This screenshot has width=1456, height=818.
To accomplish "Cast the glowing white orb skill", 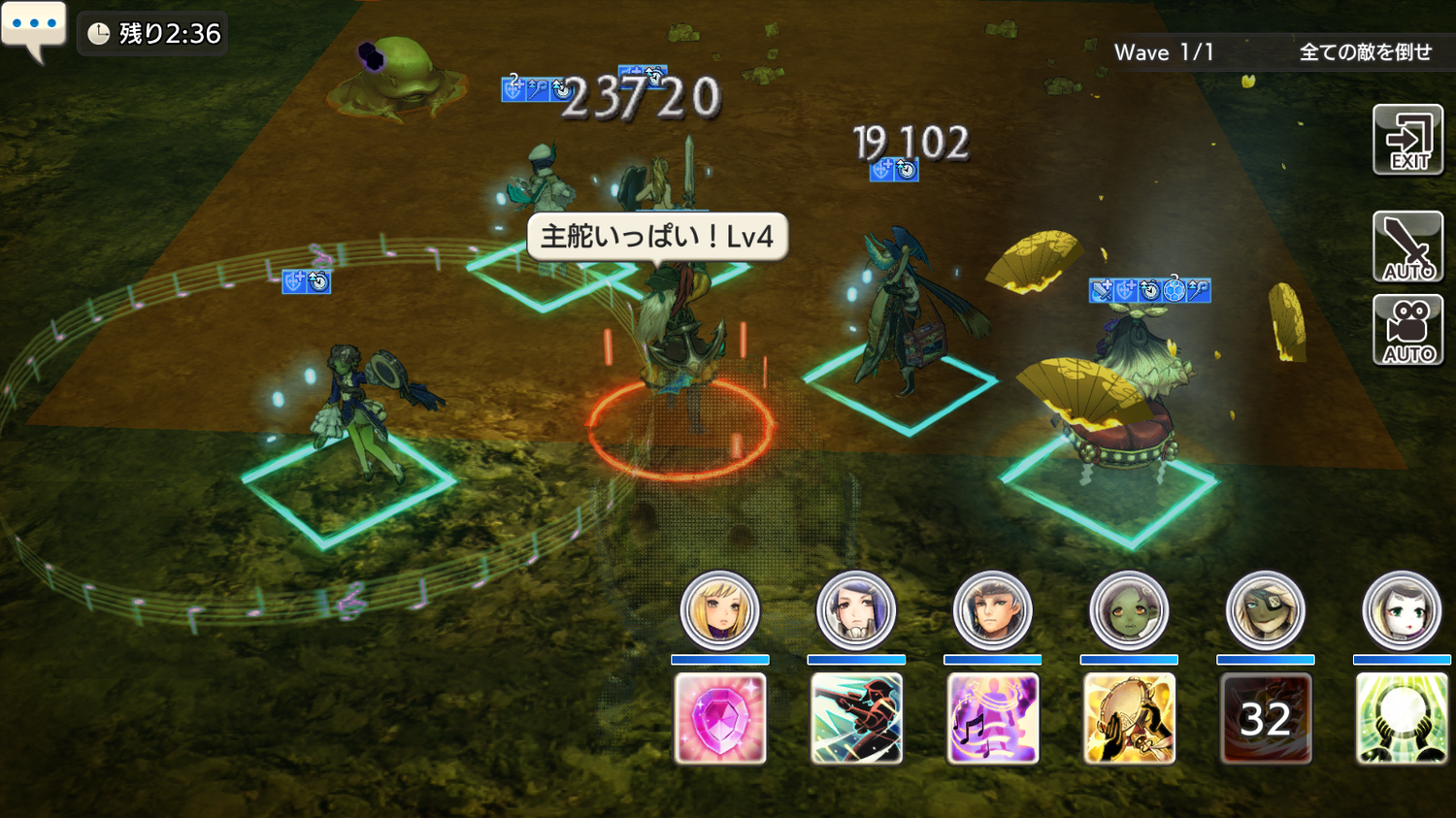I will click(1401, 718).
